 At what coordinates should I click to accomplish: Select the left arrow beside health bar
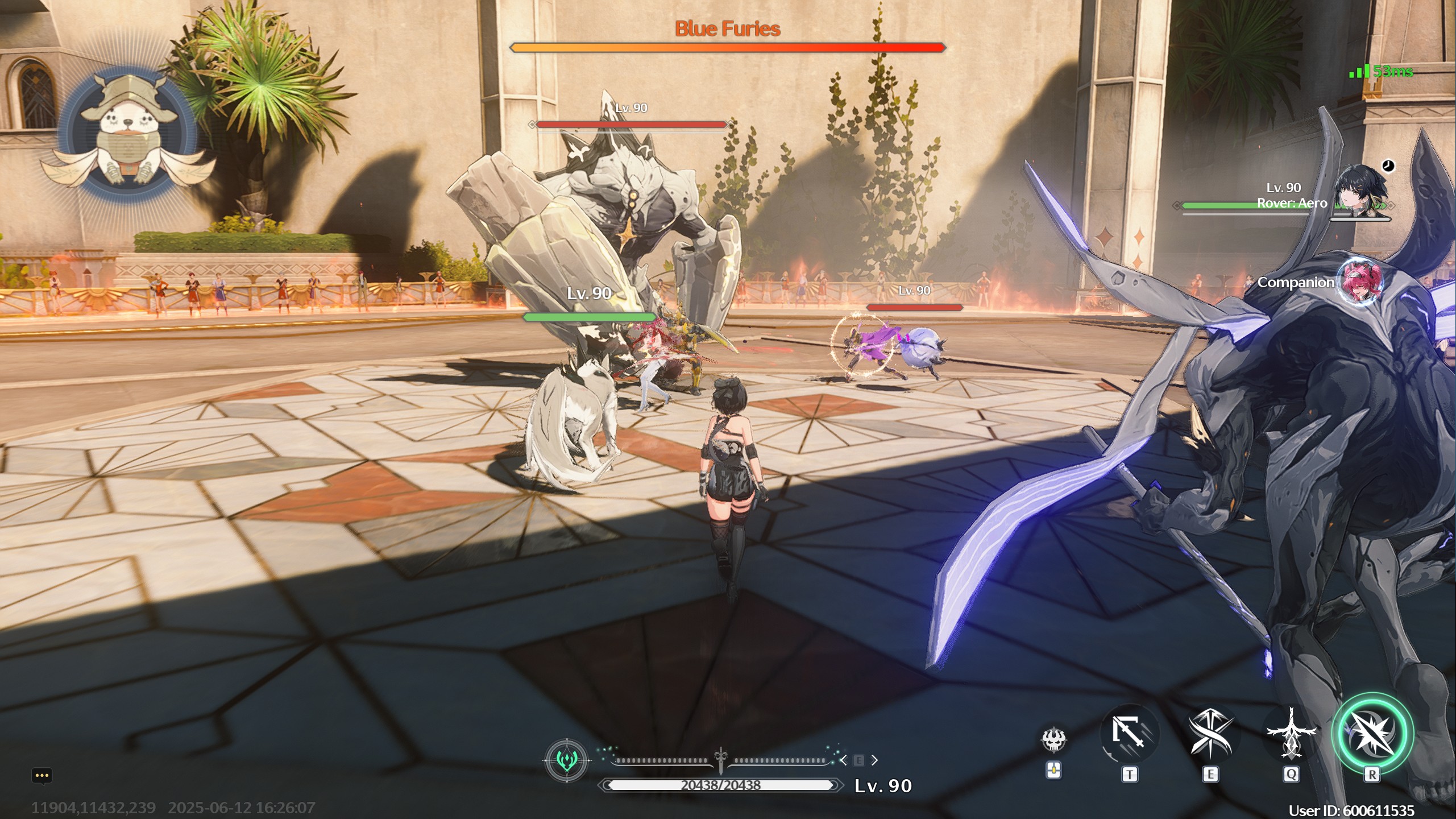tap(844, 760)
